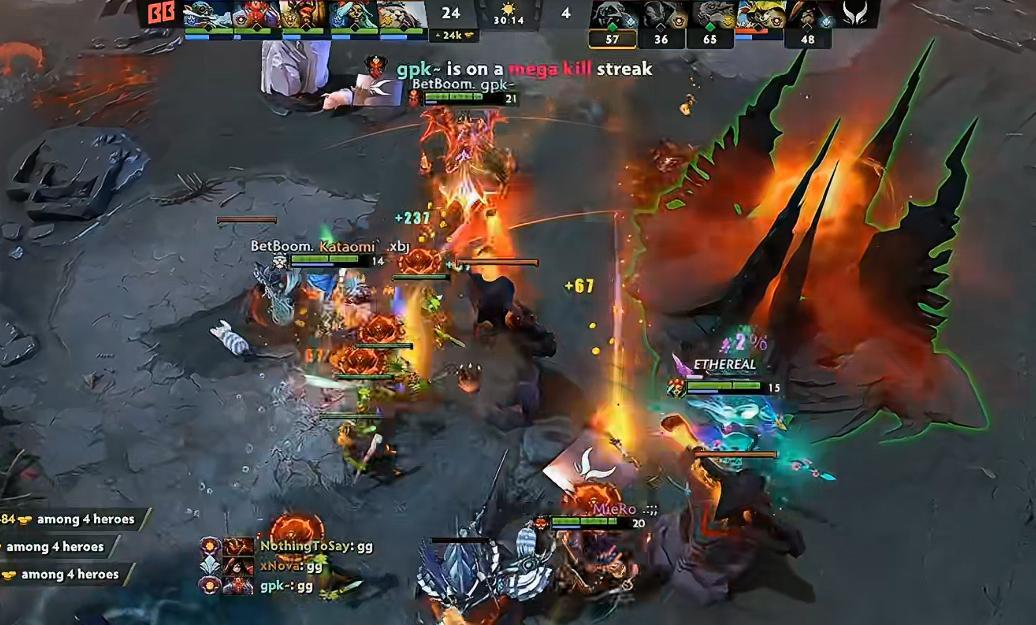Click NothingToSay's gg chat message
This screenshot has width=1036, height=625.
click(315, 547)
